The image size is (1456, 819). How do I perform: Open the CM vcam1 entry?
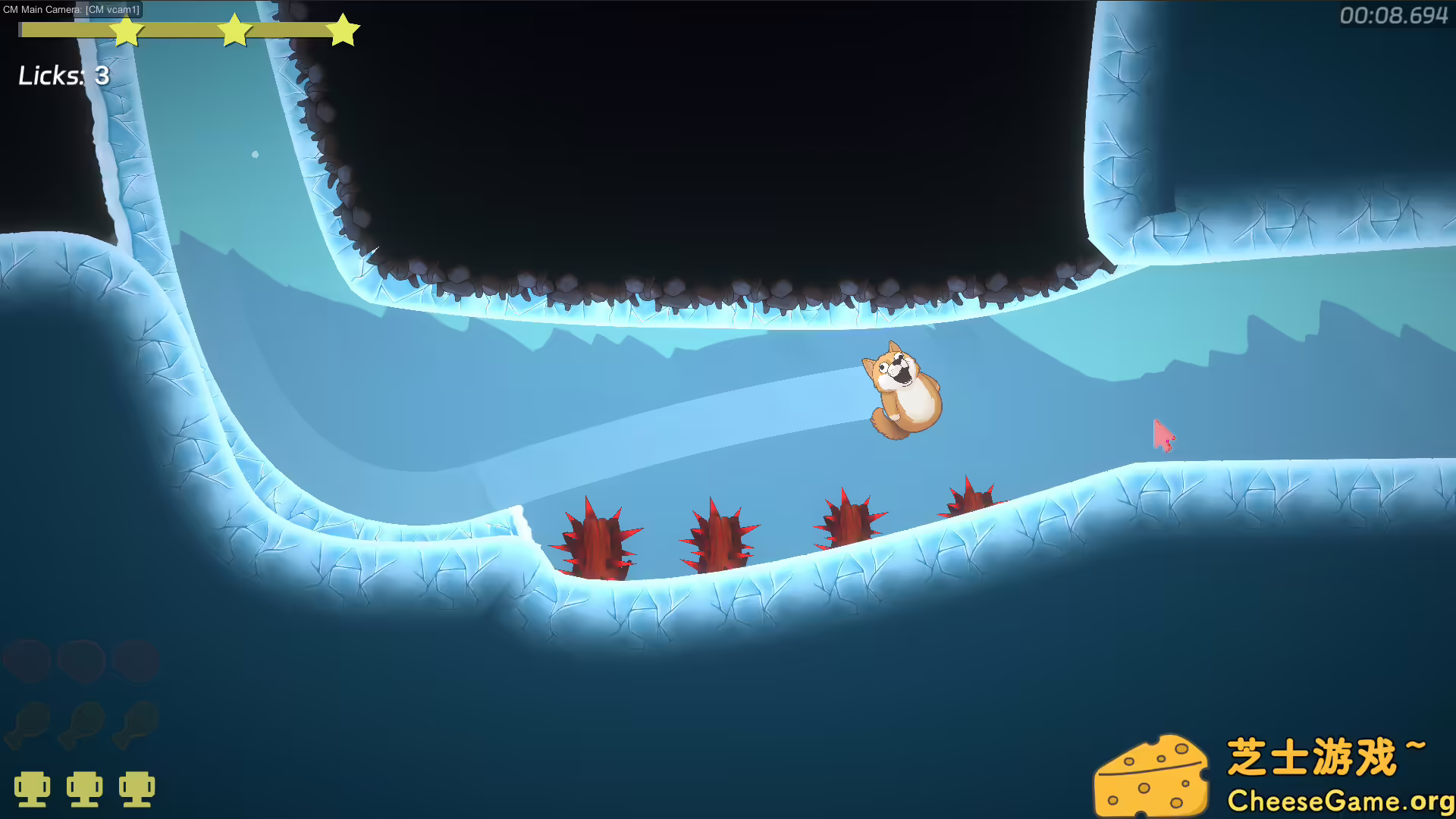[x=112, y=10]
